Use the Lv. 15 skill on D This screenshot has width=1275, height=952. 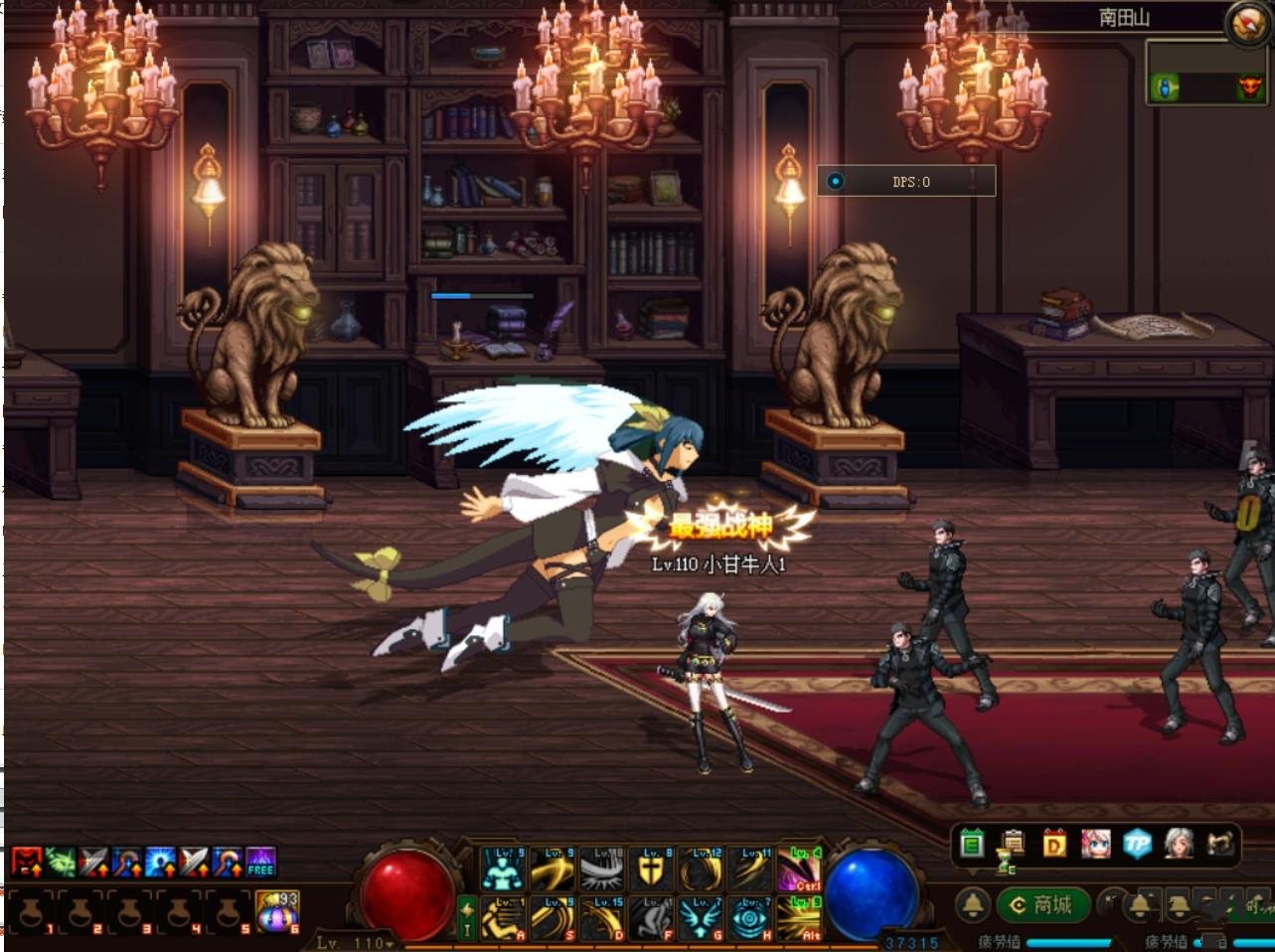604,918
